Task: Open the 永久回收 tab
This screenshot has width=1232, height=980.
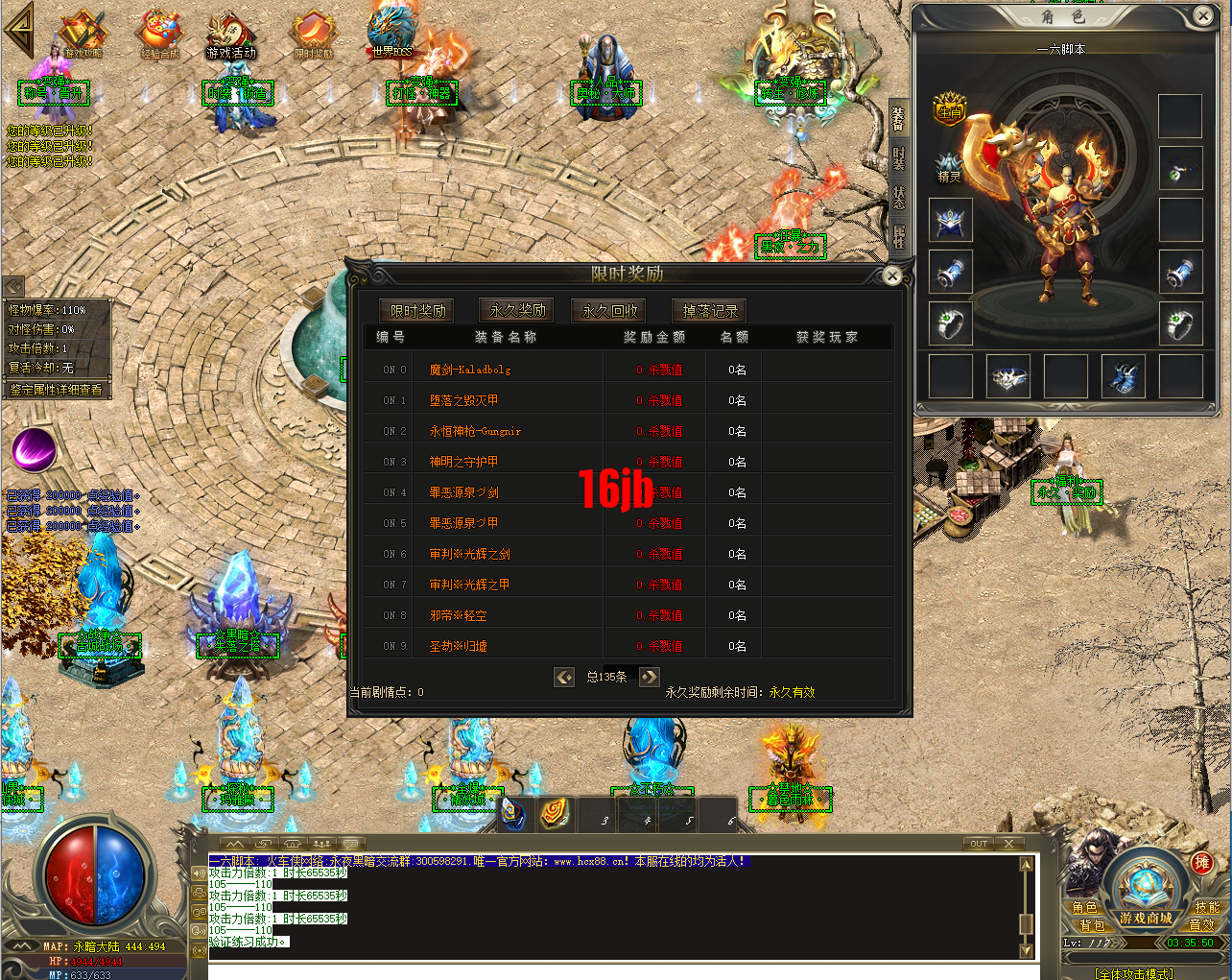Action: (x=609, y=311)
